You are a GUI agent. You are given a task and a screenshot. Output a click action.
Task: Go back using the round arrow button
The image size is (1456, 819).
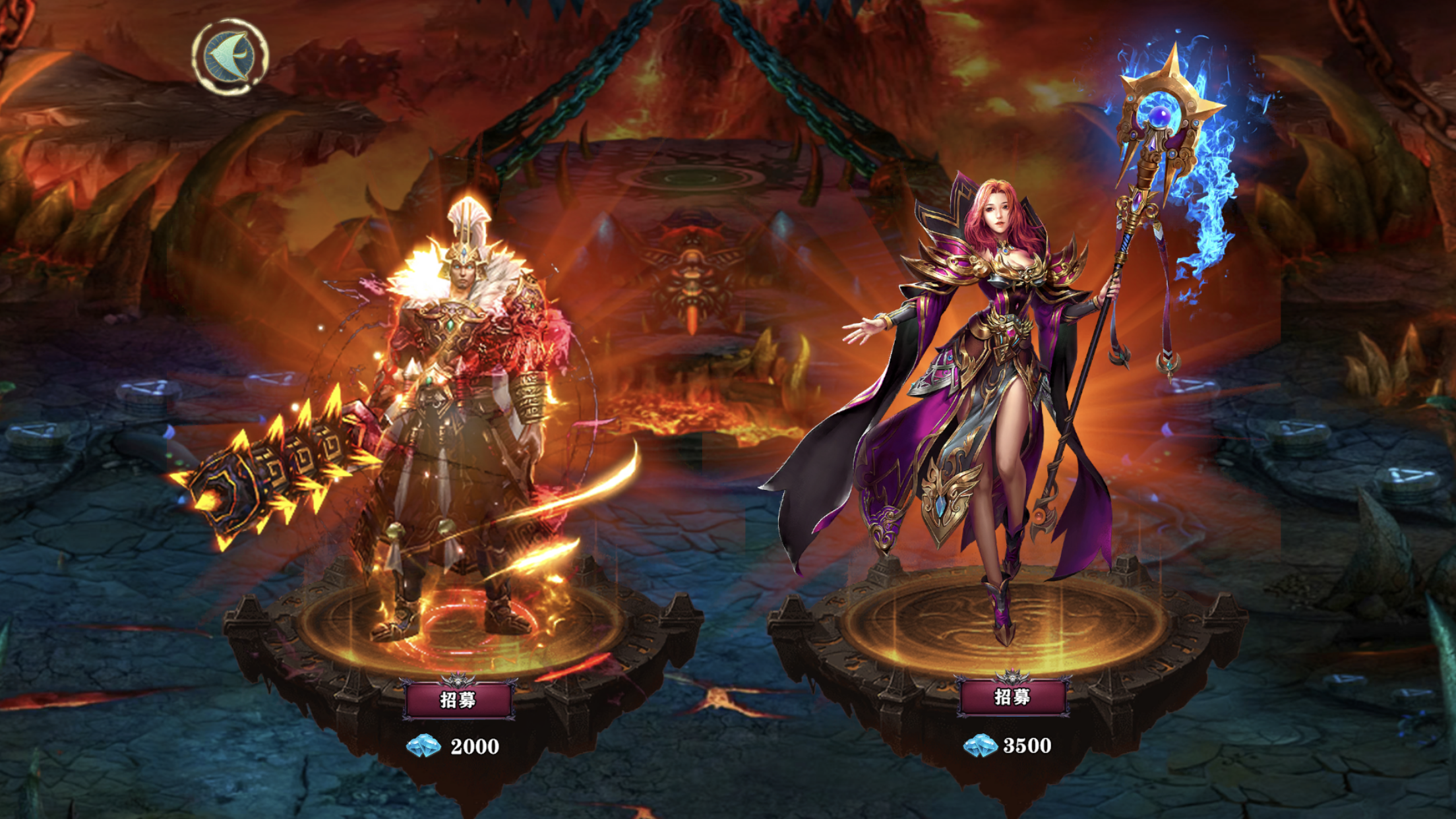[x=229, y=57]
